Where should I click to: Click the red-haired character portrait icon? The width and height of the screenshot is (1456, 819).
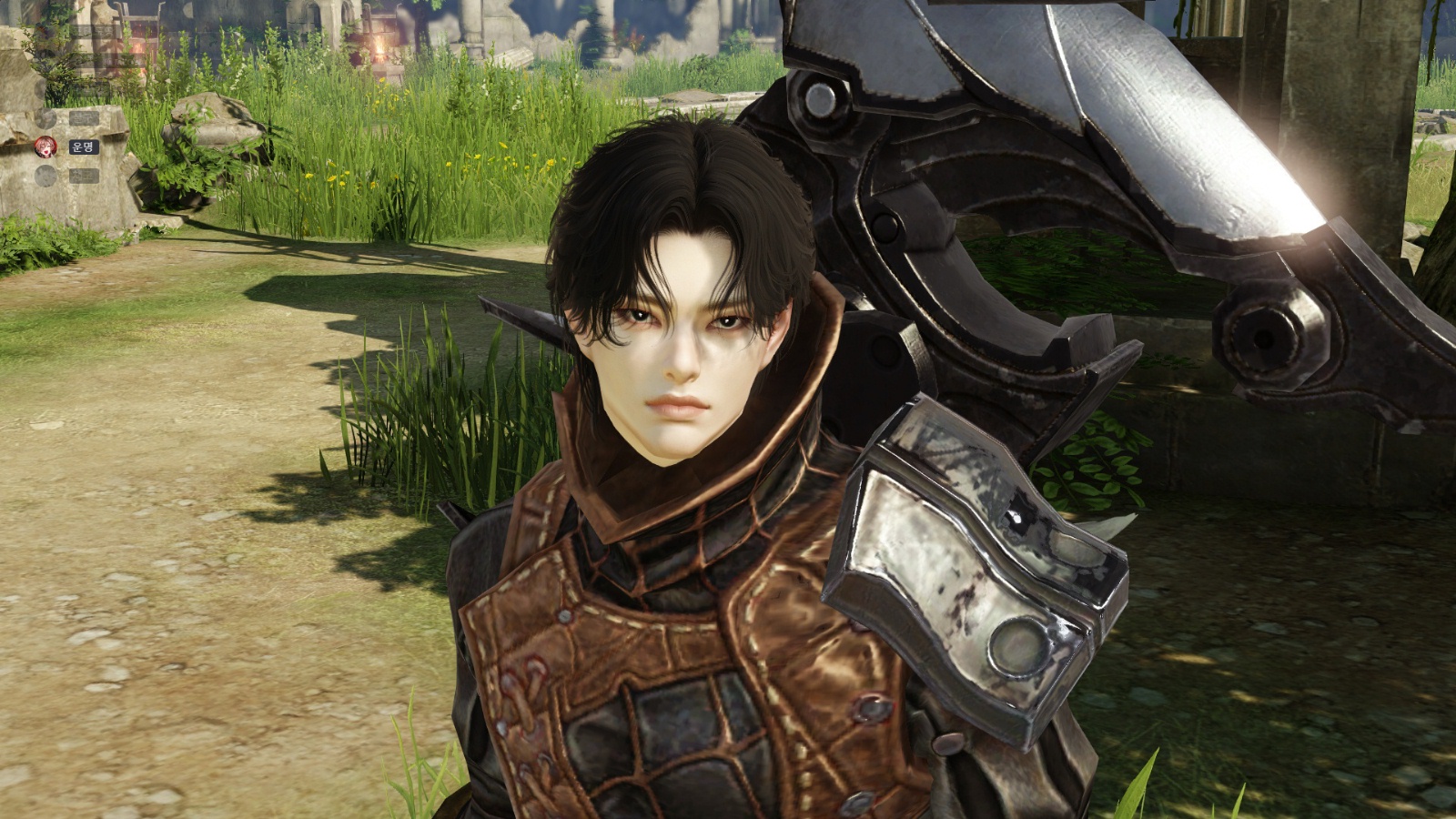coord(45,147)
